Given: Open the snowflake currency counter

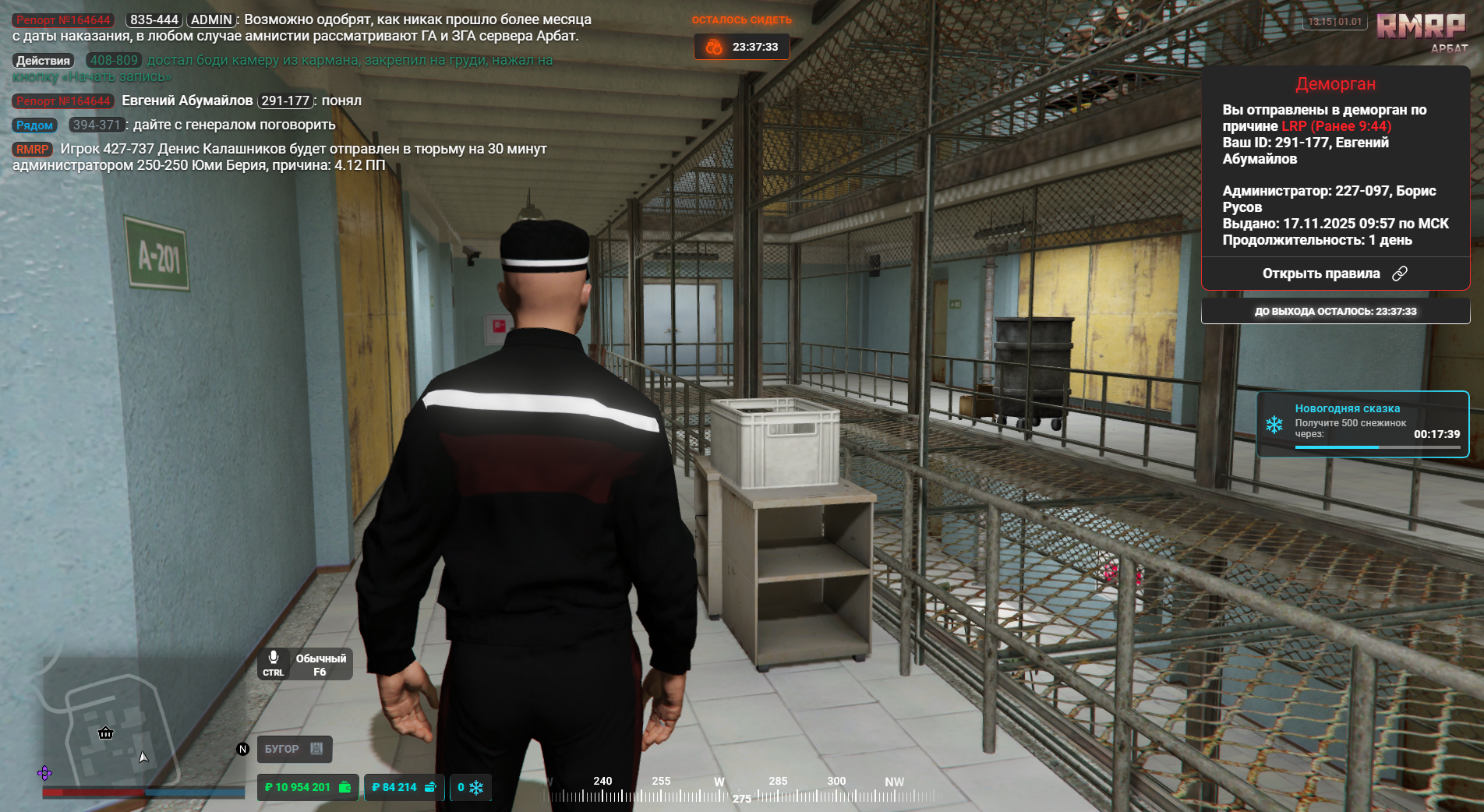Looking at the screenshot, I should 470,787.
